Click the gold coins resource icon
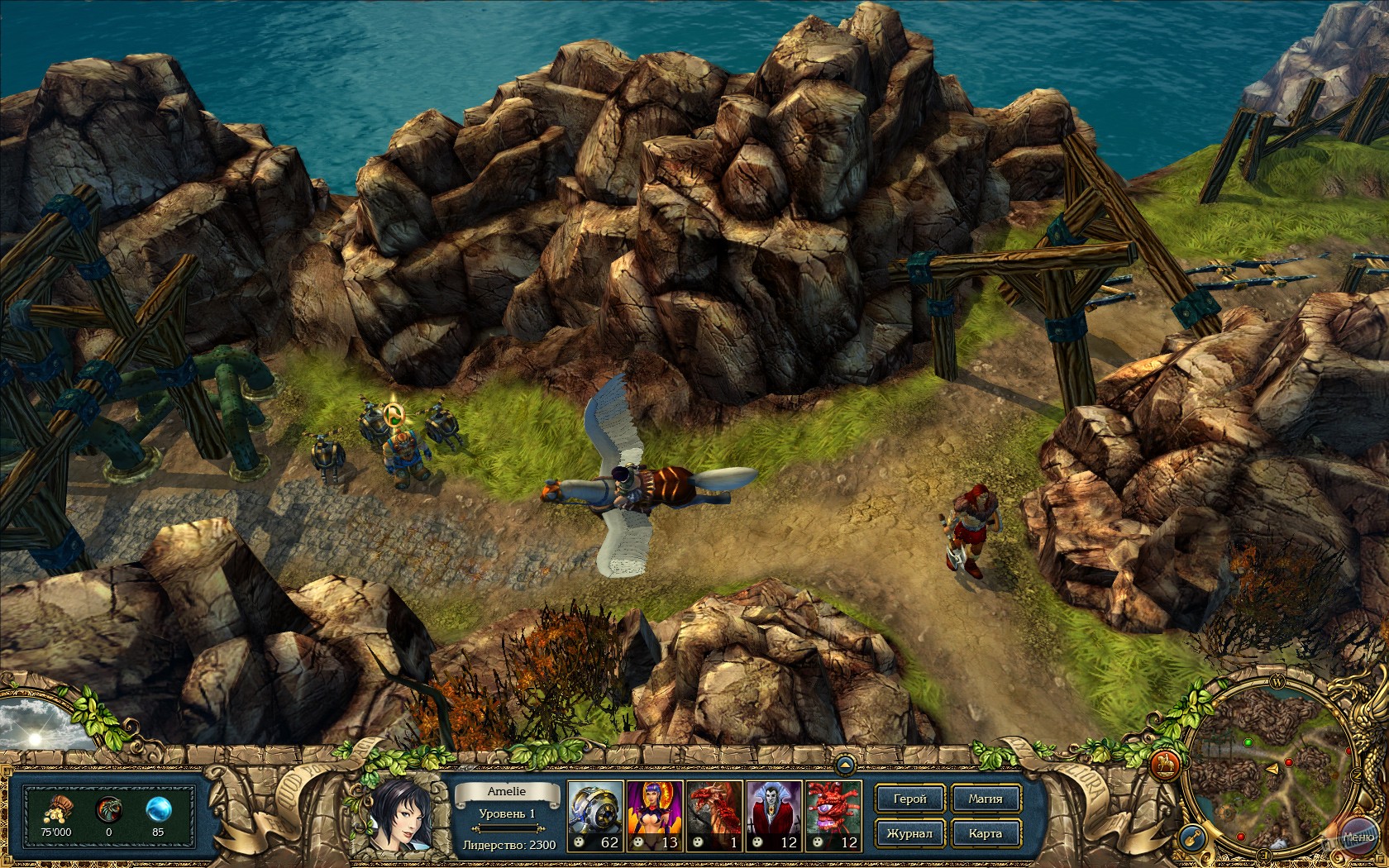This screenshot has width=1389, height=868. [57, 809]
